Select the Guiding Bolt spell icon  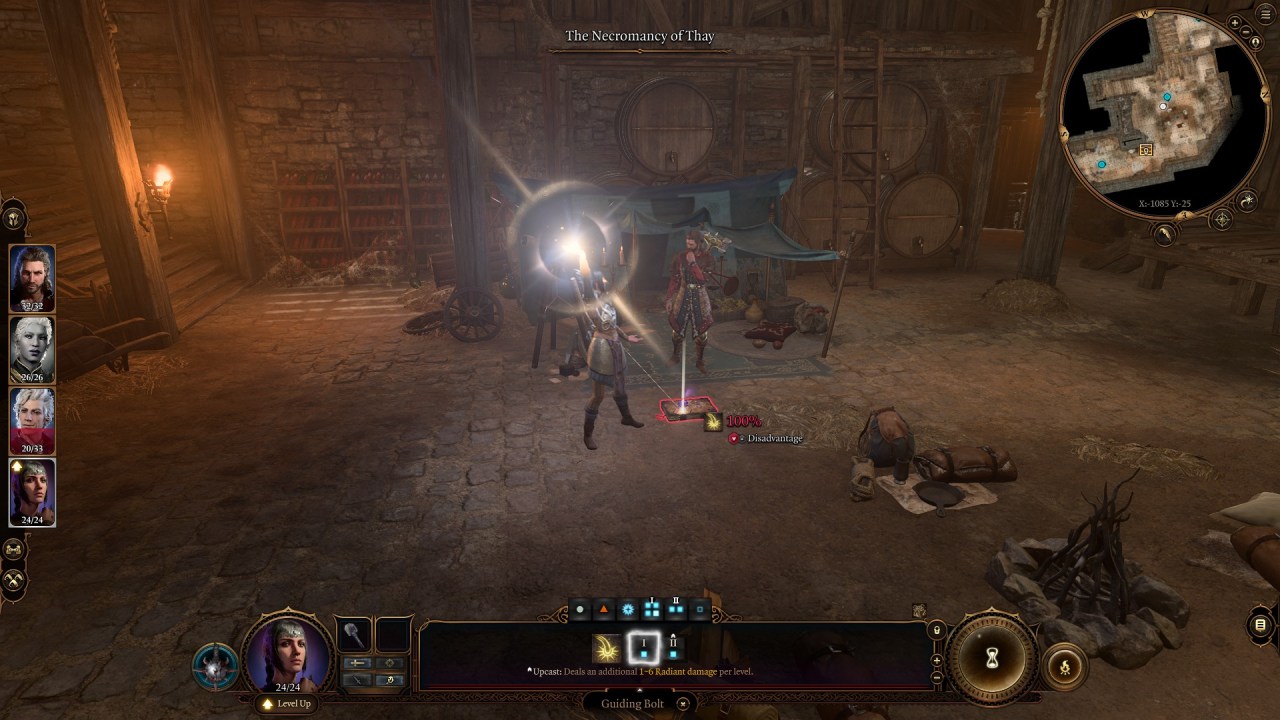(x=606, y=650)
